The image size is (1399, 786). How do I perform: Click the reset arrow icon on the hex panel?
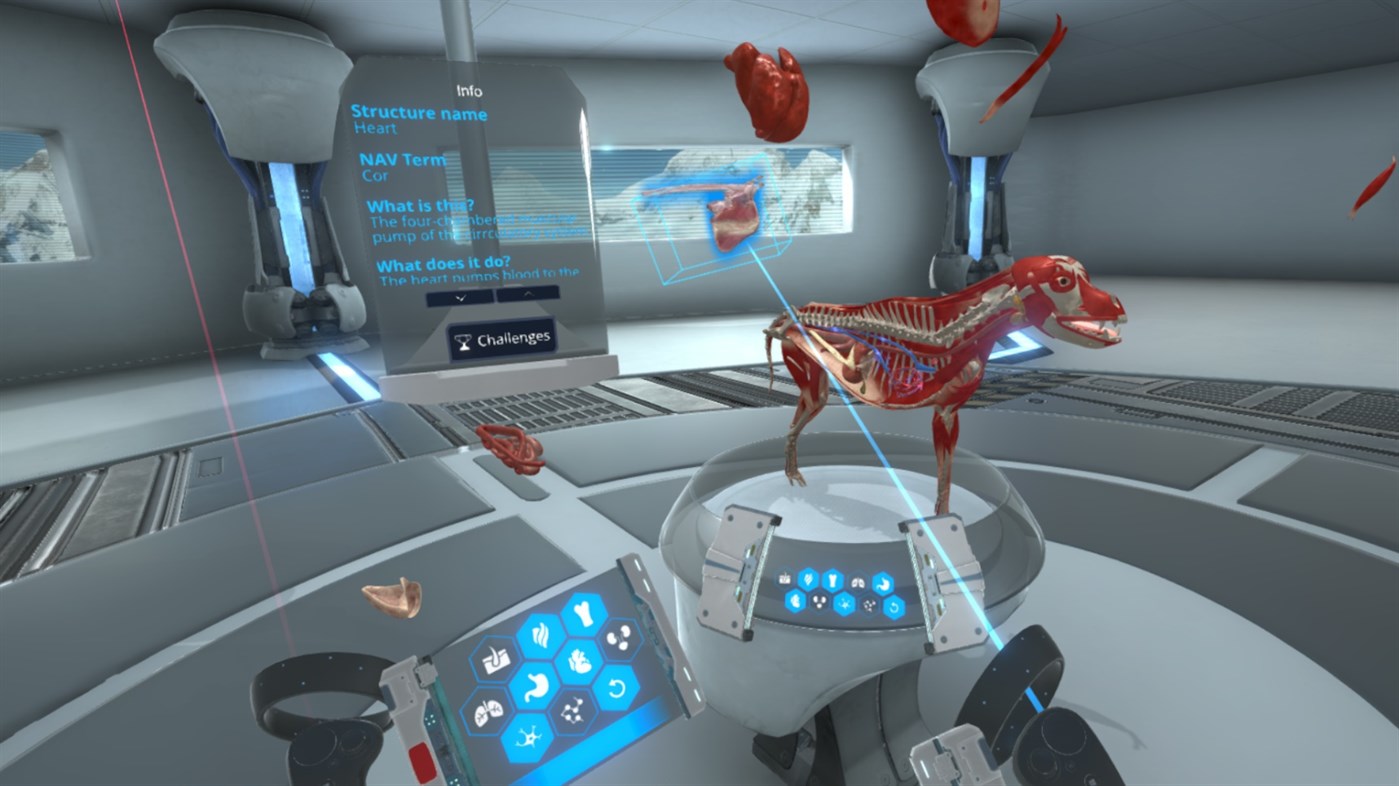click(x=618, y=687)
